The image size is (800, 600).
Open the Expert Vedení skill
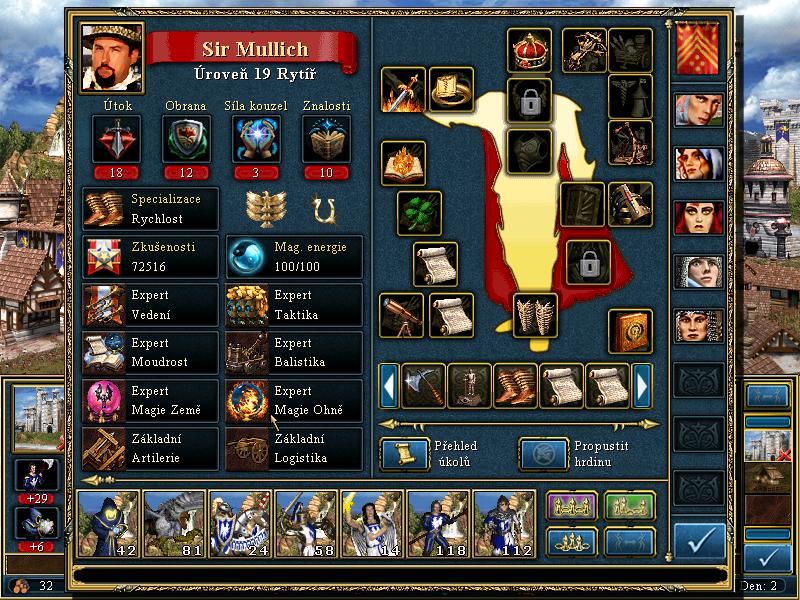click(150, 306)
